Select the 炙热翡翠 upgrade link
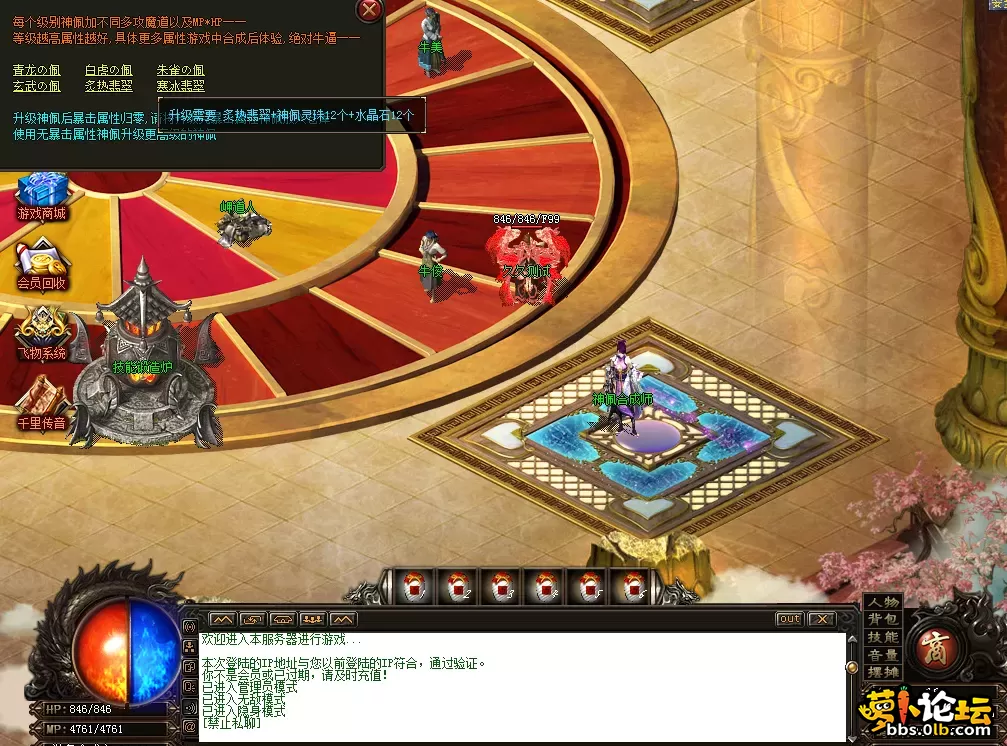The image size is (1007, 746). coord(108,86)
